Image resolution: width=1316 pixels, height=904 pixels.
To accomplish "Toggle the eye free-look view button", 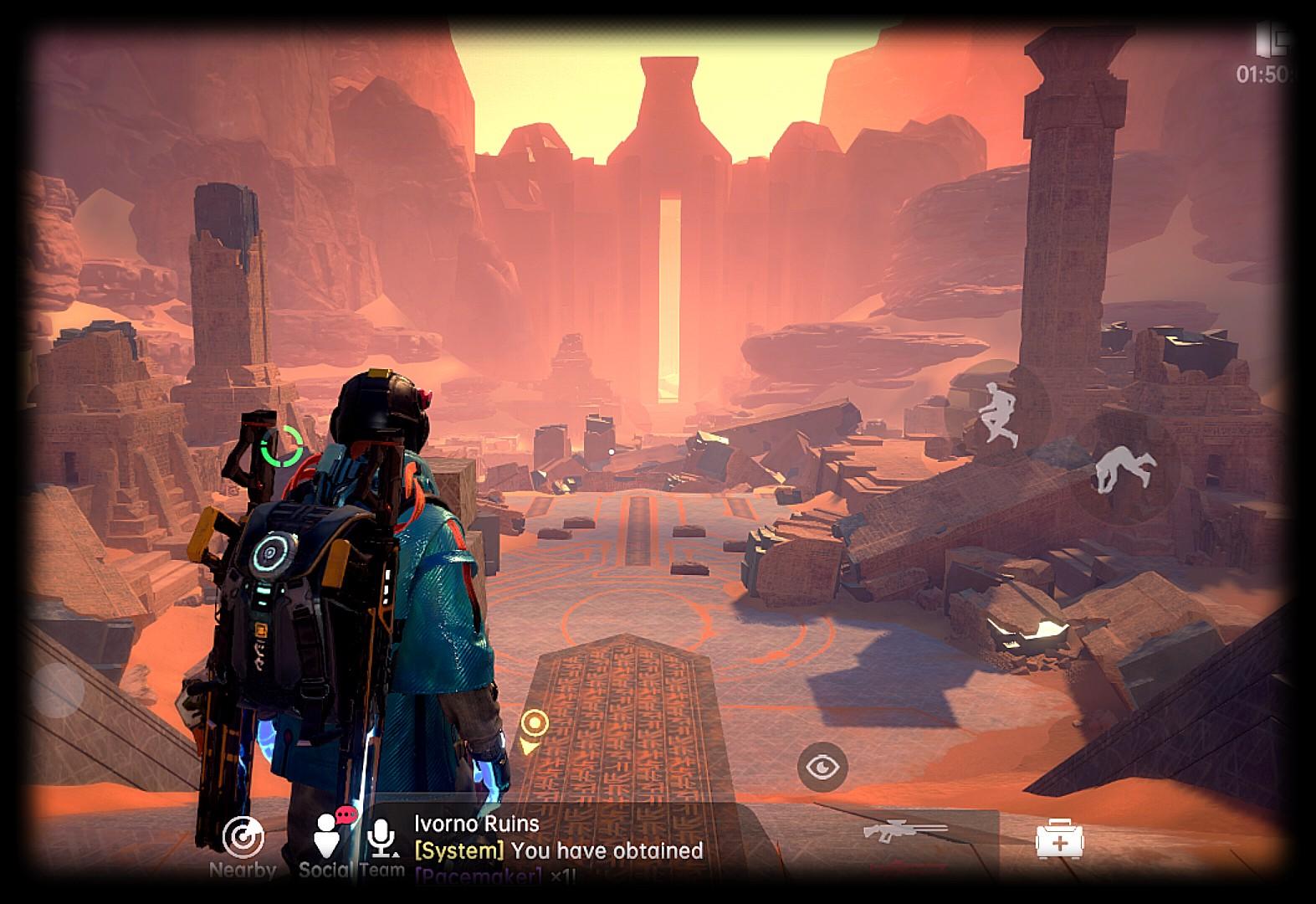I will click(822, 767).
